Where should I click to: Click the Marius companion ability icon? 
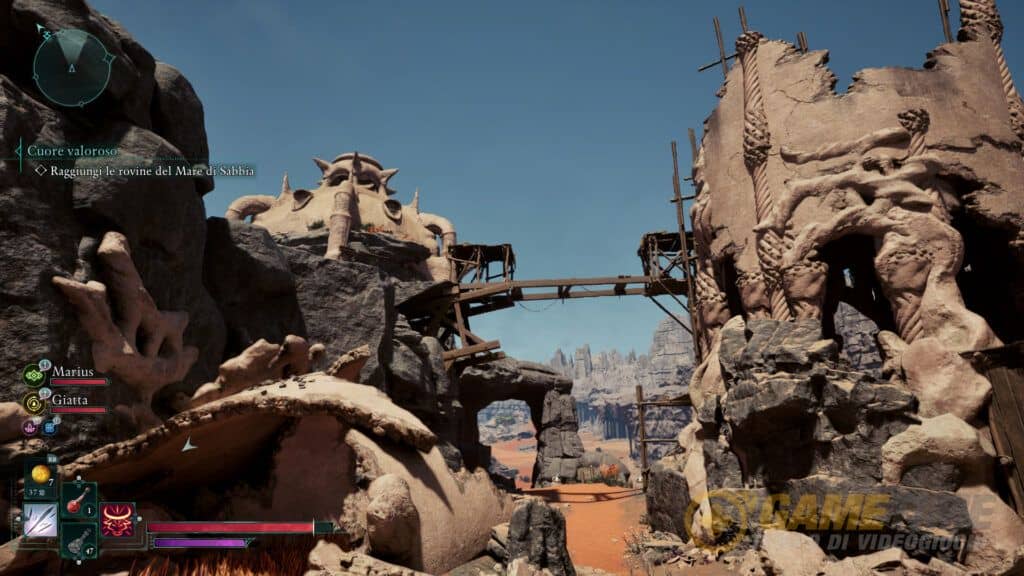[x=33, y=375]
